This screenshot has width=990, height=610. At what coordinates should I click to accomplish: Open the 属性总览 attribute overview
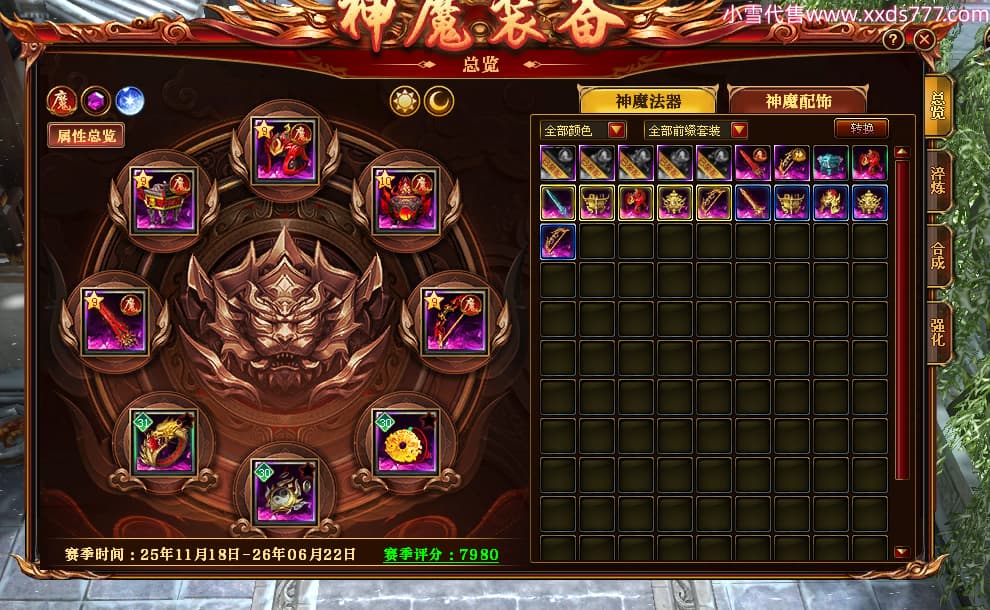tap(86, 135)
